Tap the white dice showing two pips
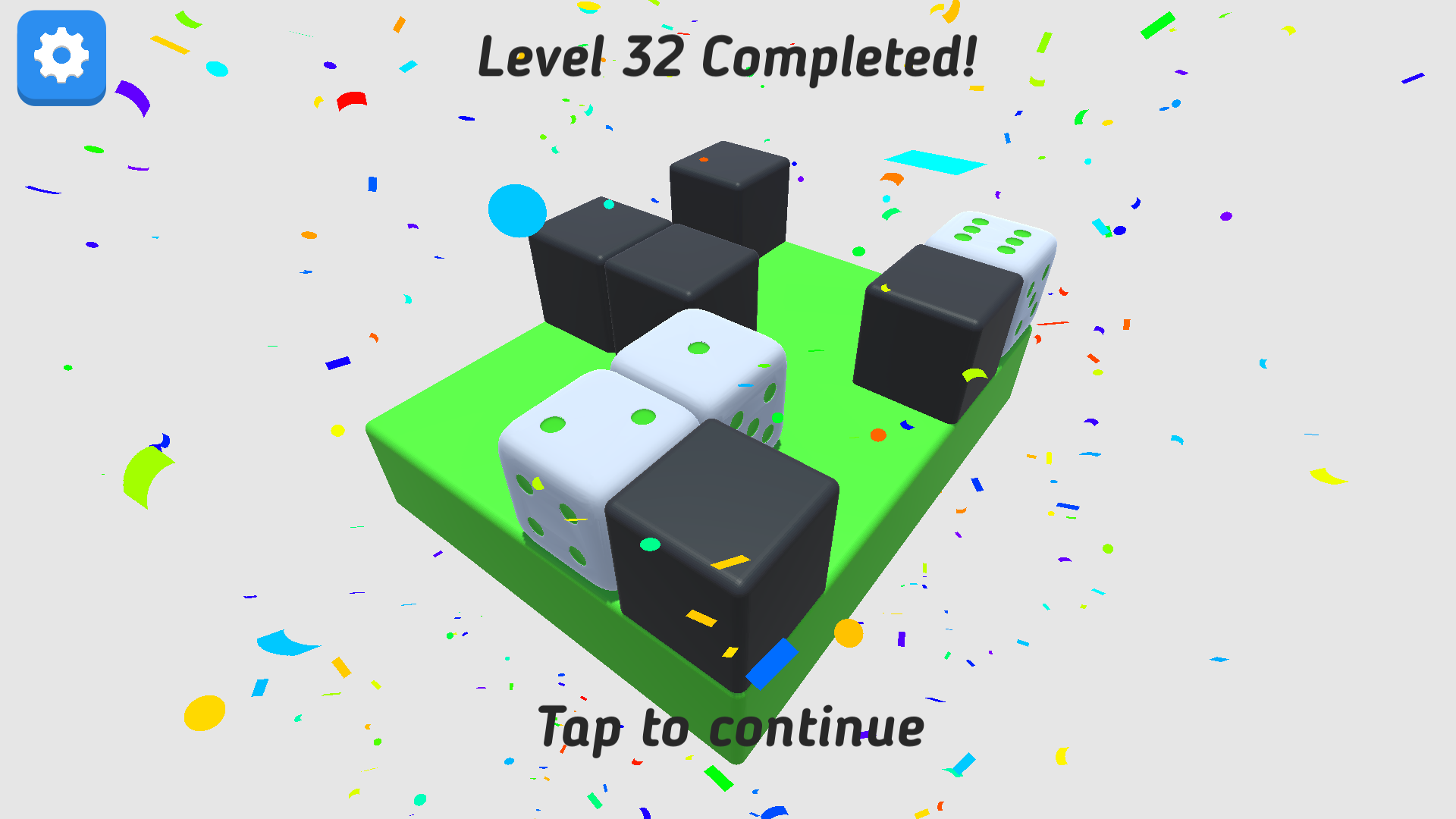The height and width of the screenshot is (819, 1456). point(599,417)
